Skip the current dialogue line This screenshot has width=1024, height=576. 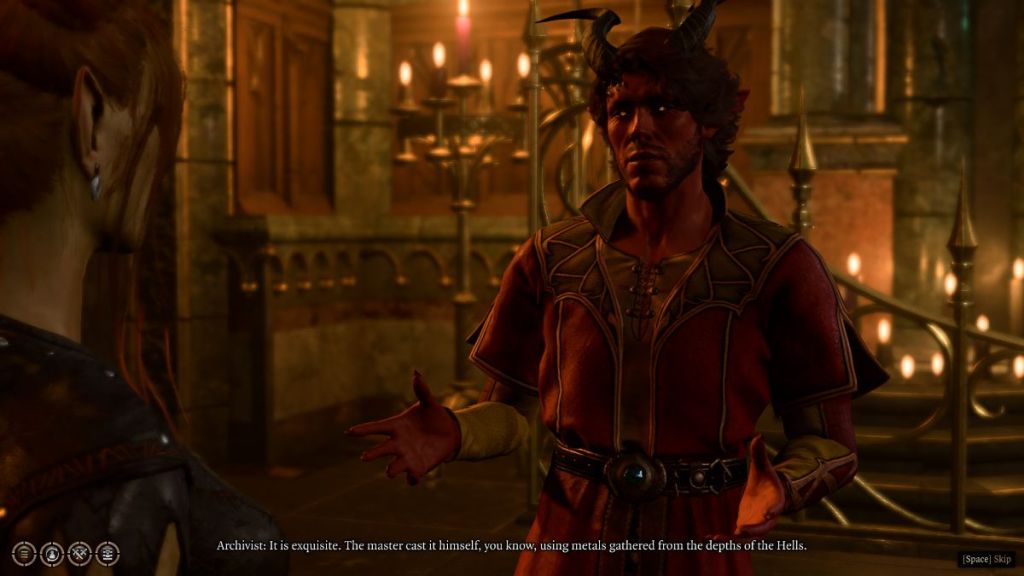click(x=987, y=559)
